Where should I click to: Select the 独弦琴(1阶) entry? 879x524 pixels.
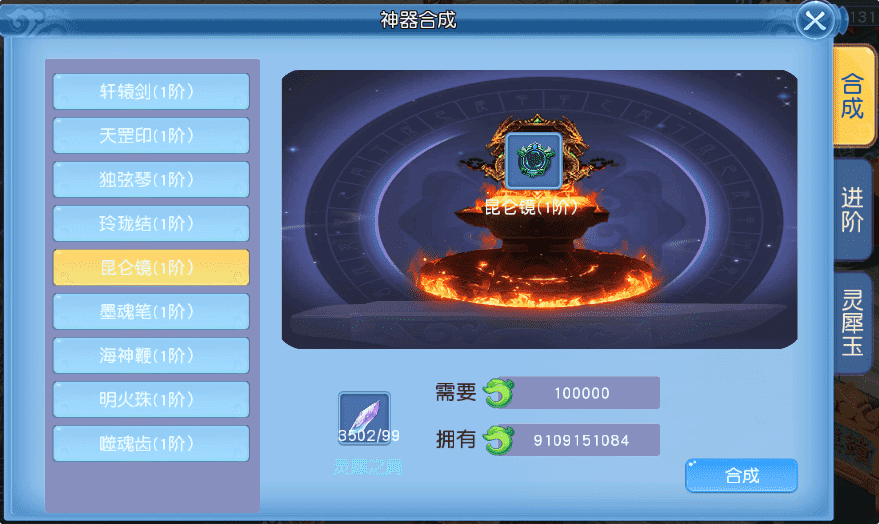click(151, 180)
